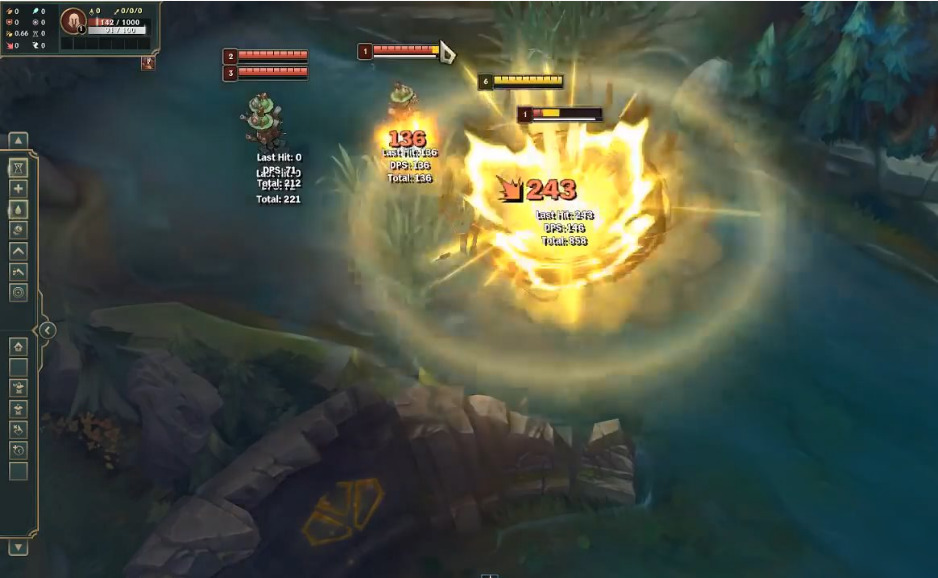
Task: Click the upward chevron tool button
Action: pos(18,251)
